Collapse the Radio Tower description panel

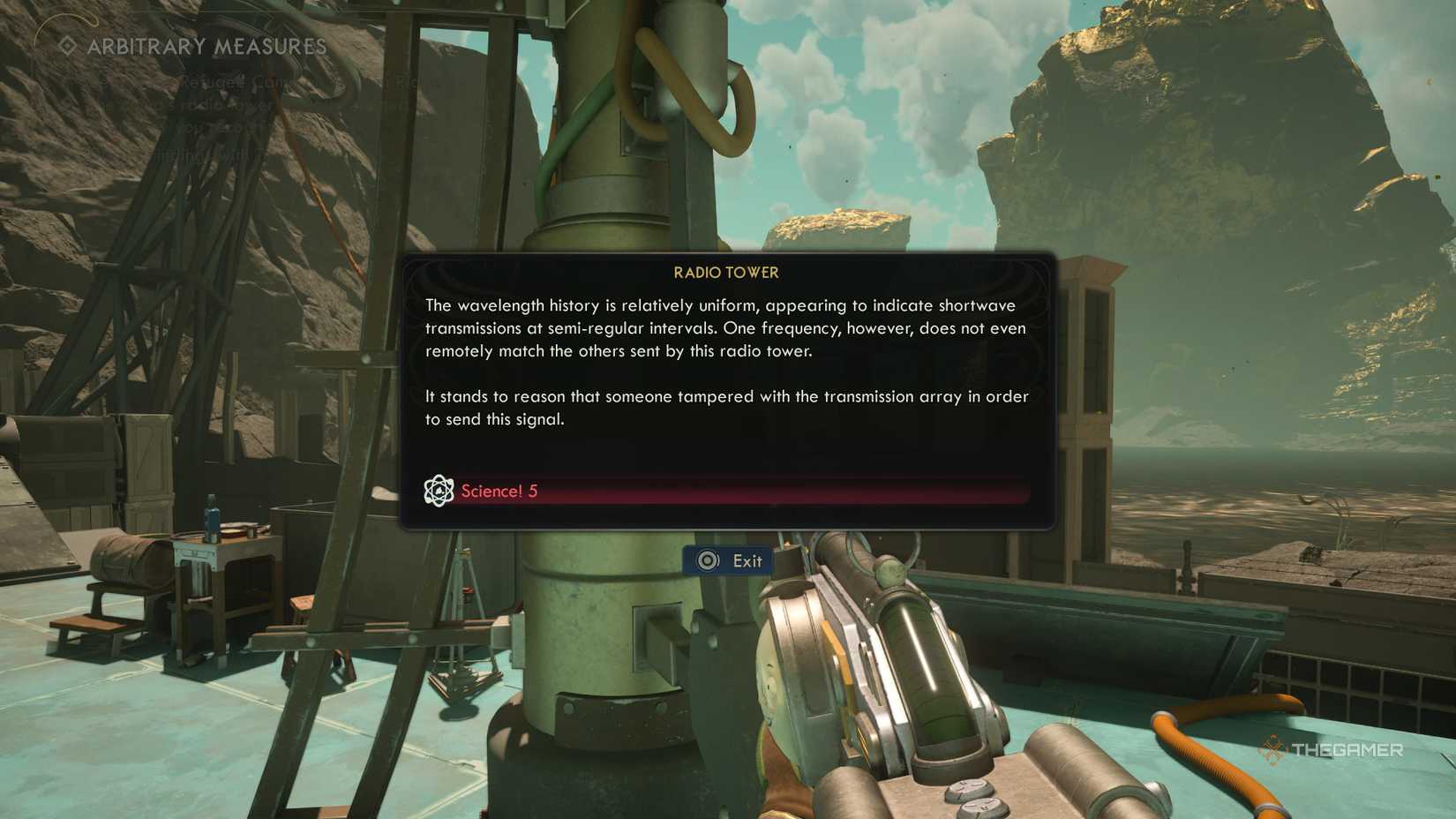(726, 362)
